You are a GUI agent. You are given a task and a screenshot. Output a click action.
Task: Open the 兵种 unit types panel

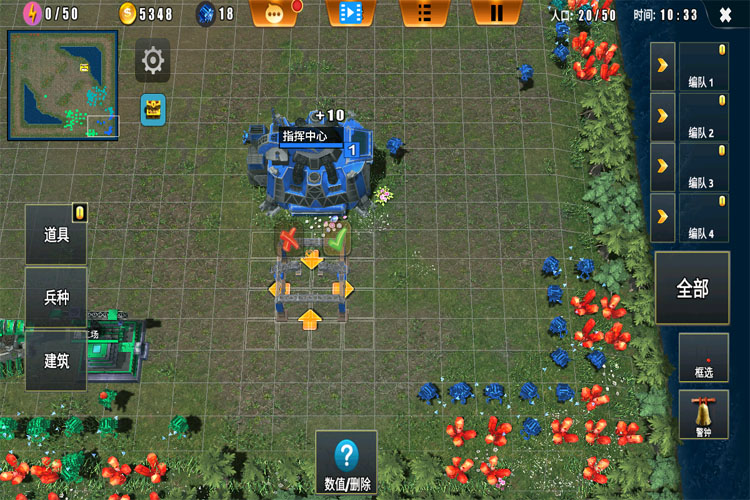56,297
